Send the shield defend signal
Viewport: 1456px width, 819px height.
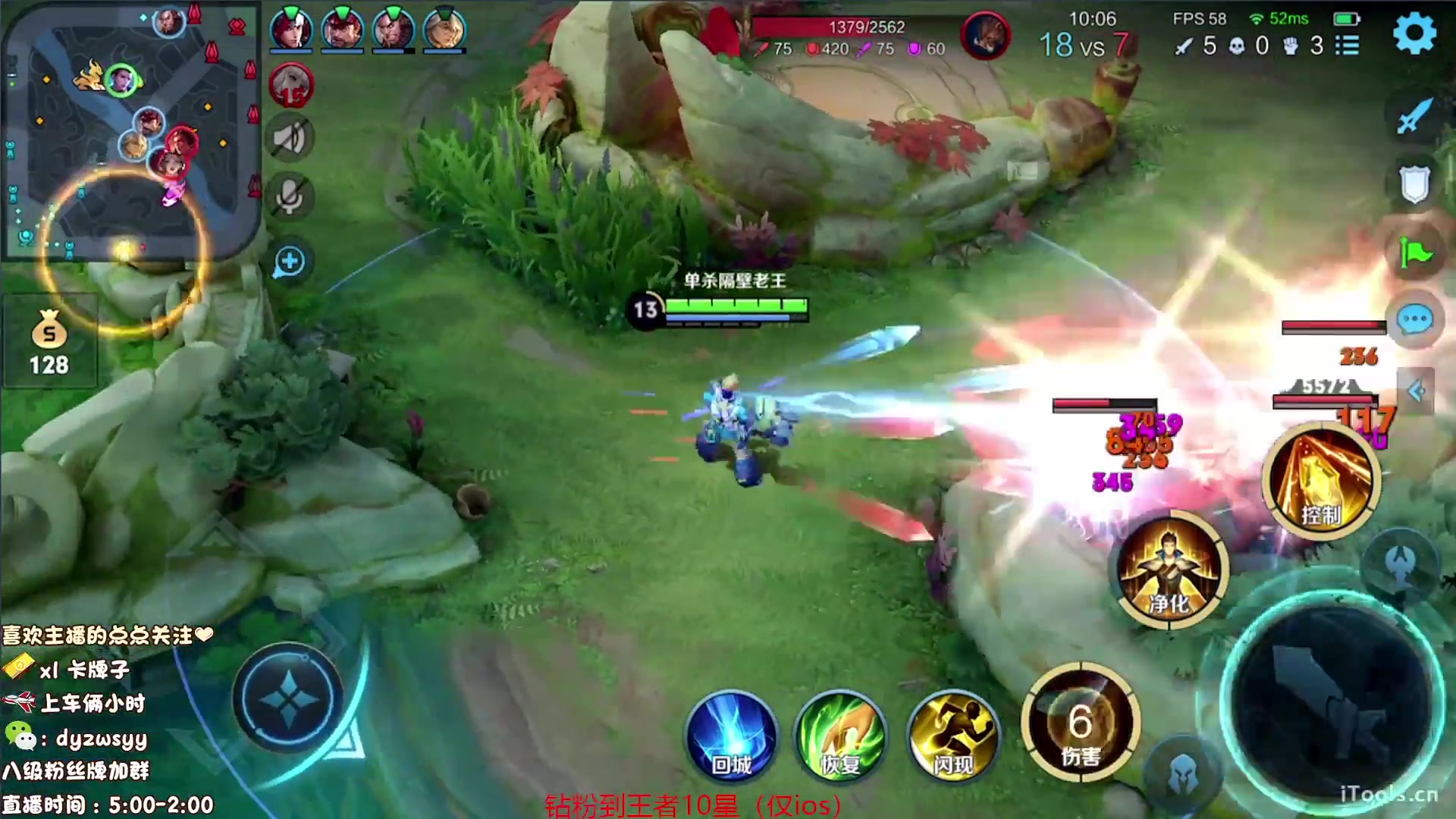click(1414, 184)
